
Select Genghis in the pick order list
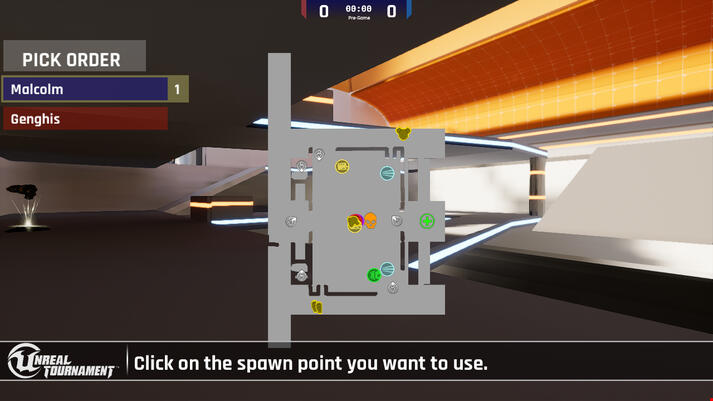click(85, 119)
